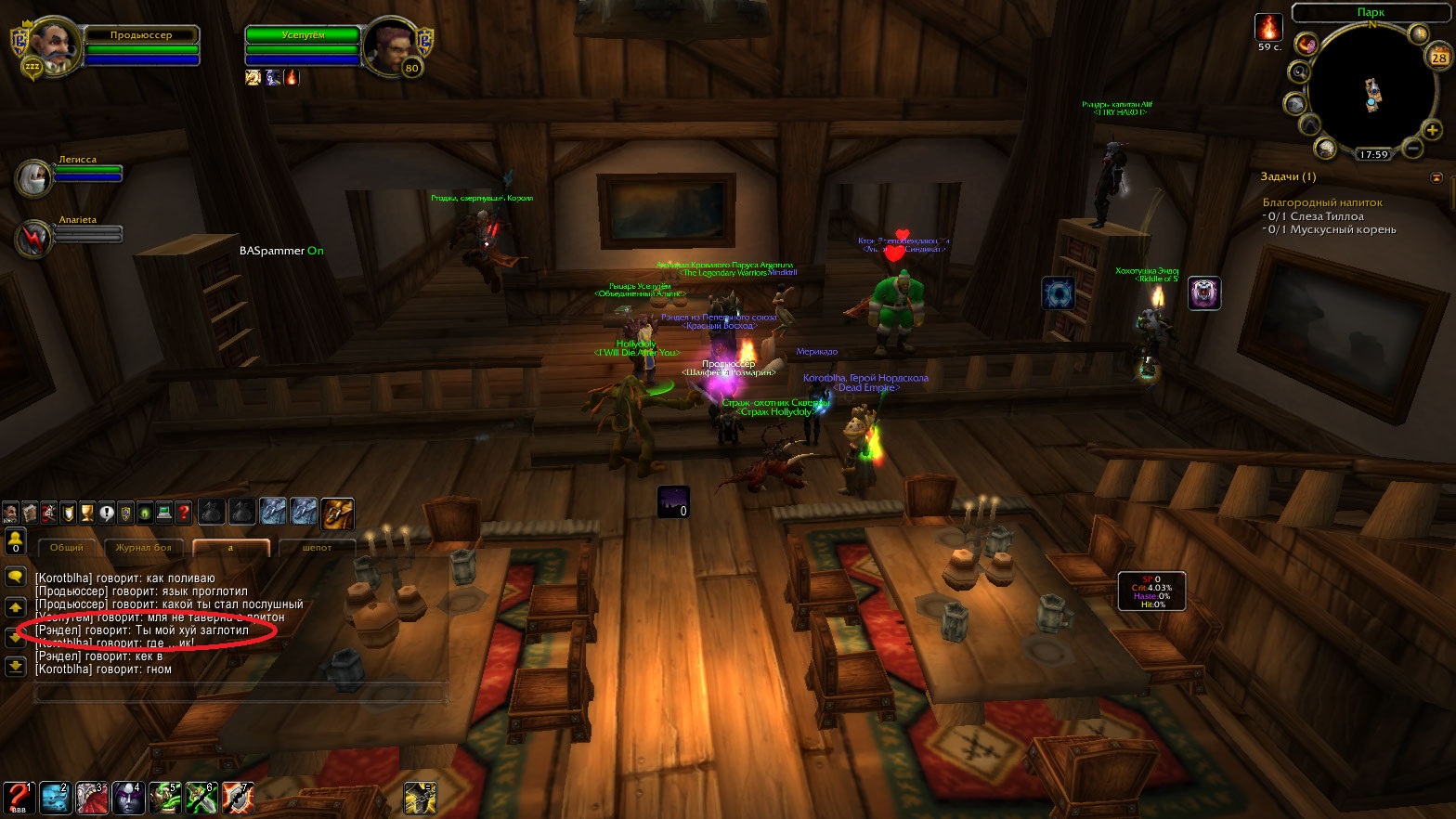
Task: Open the main backpack bag
Action: 338,512
